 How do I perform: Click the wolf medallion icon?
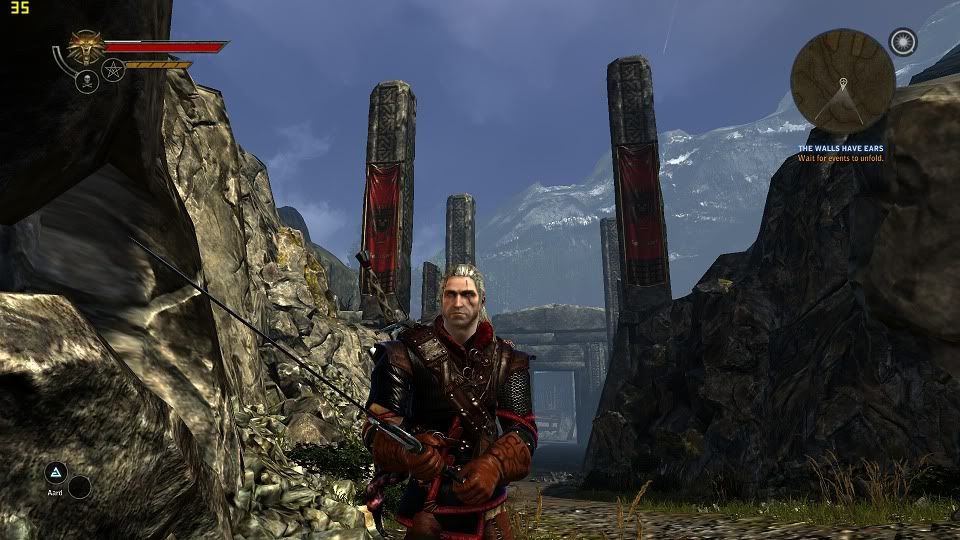pos(87,47)
